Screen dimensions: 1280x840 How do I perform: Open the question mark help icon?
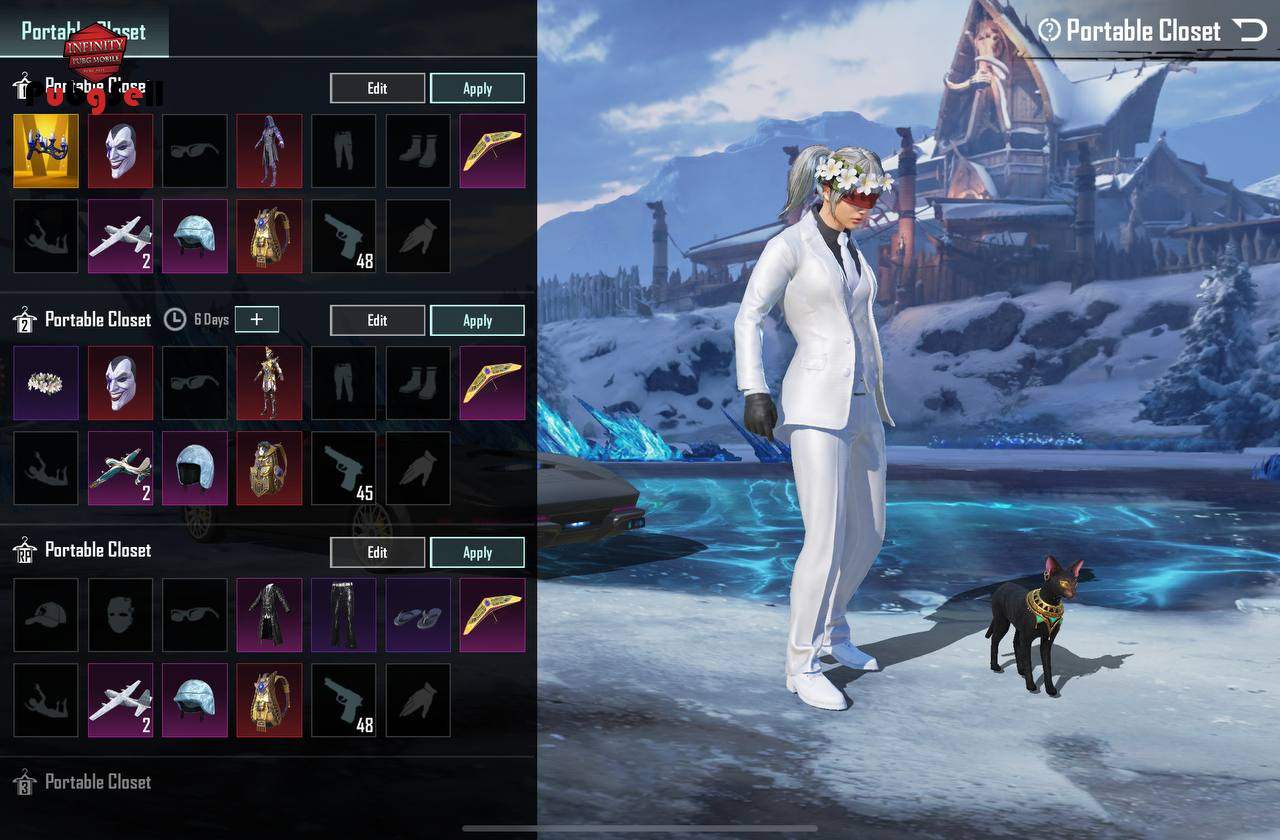1049,31
